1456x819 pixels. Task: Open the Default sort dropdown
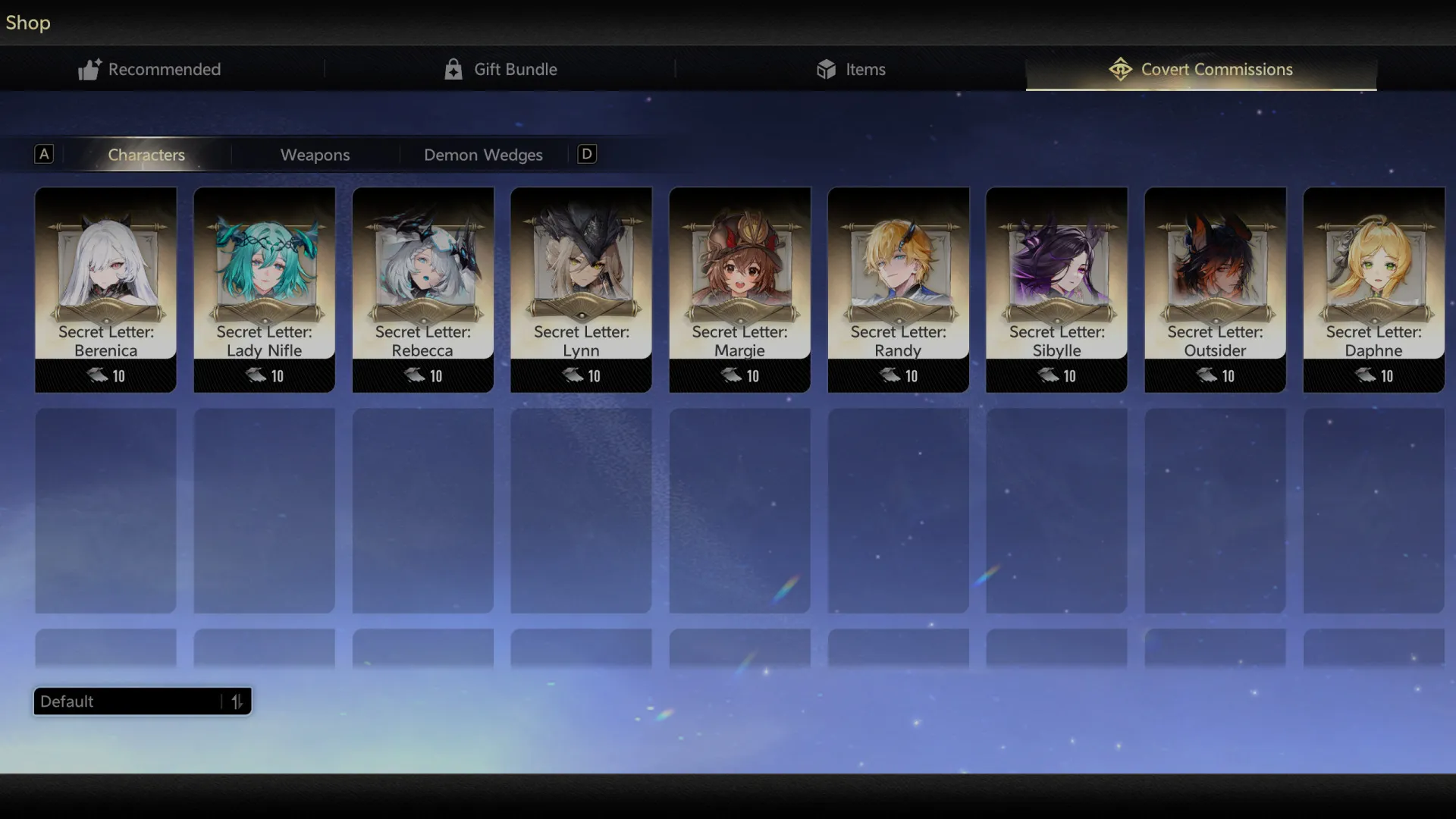[142, 701]
